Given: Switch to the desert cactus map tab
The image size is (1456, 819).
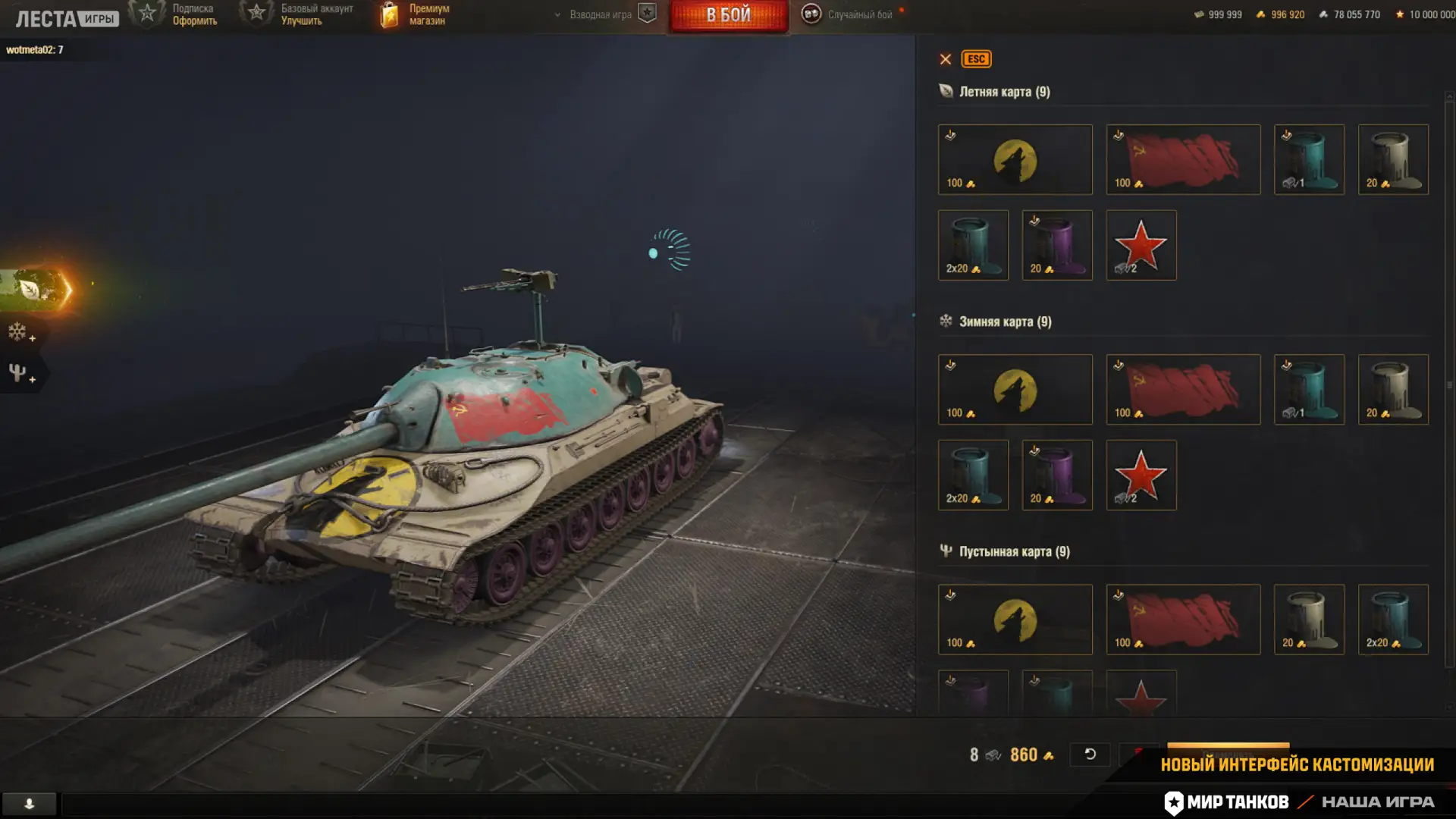Looking at the screenshot, I should [19, 373].
